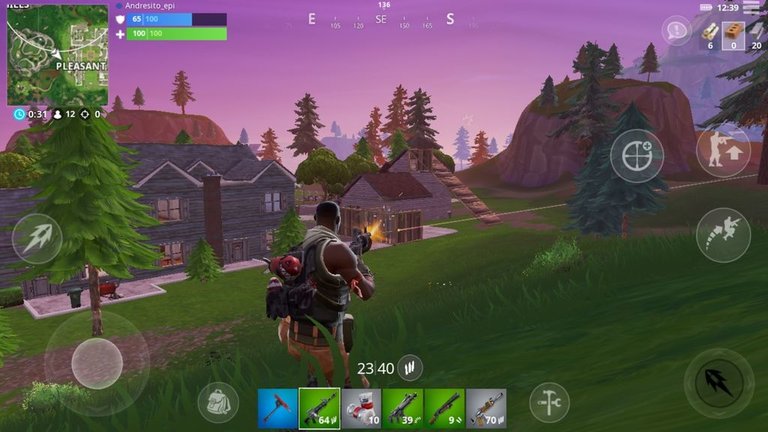Jump using the jumping figure button
Screen dimensions: 768x432
(722, 234)
